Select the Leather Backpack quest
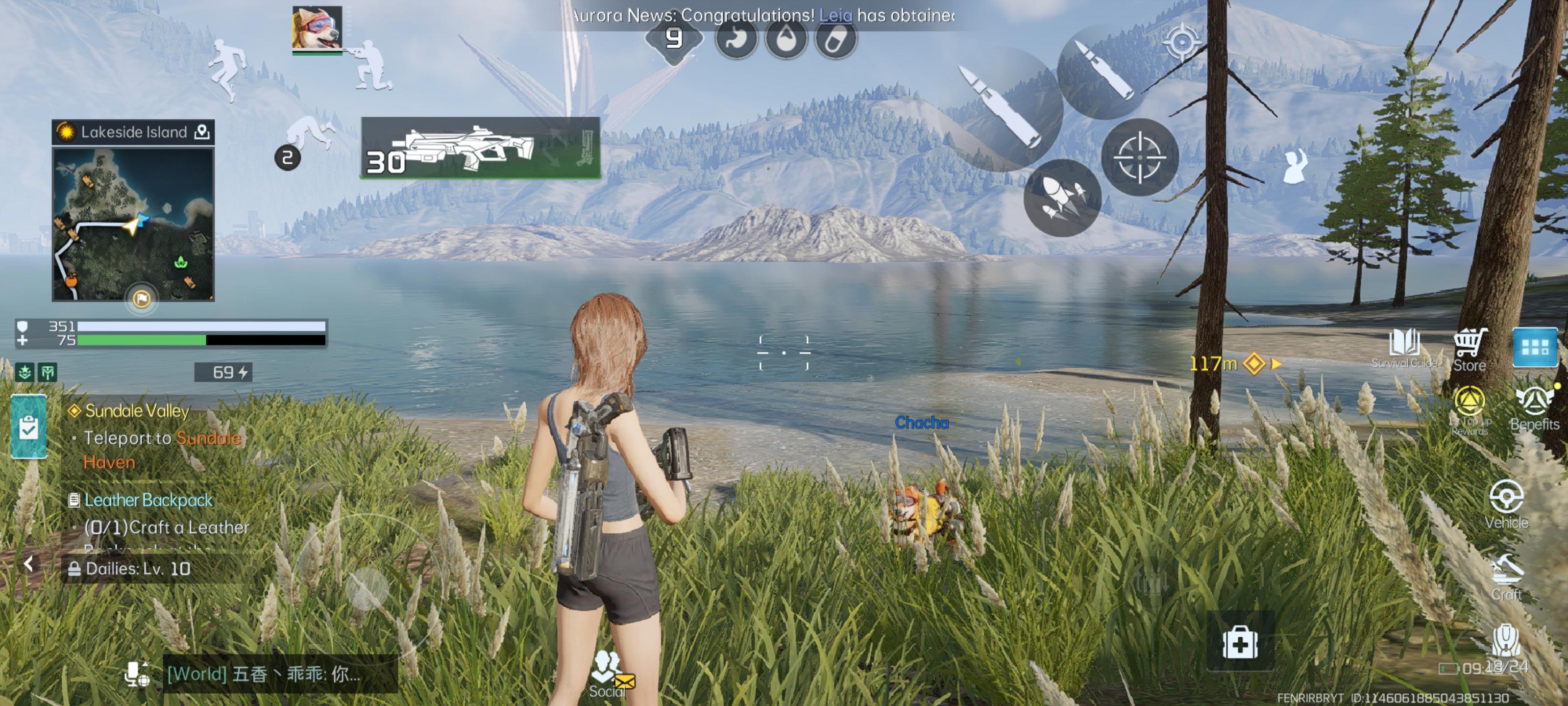This screenshot has width=1568, height=706. (148, 500)
